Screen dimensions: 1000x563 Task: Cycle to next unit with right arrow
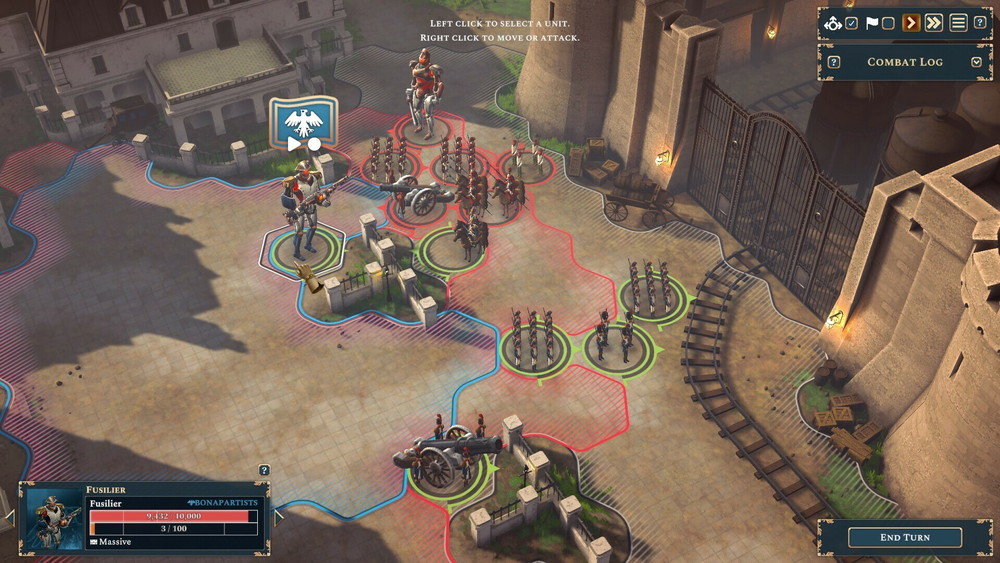pyautogui.click(x=278, y=517)
